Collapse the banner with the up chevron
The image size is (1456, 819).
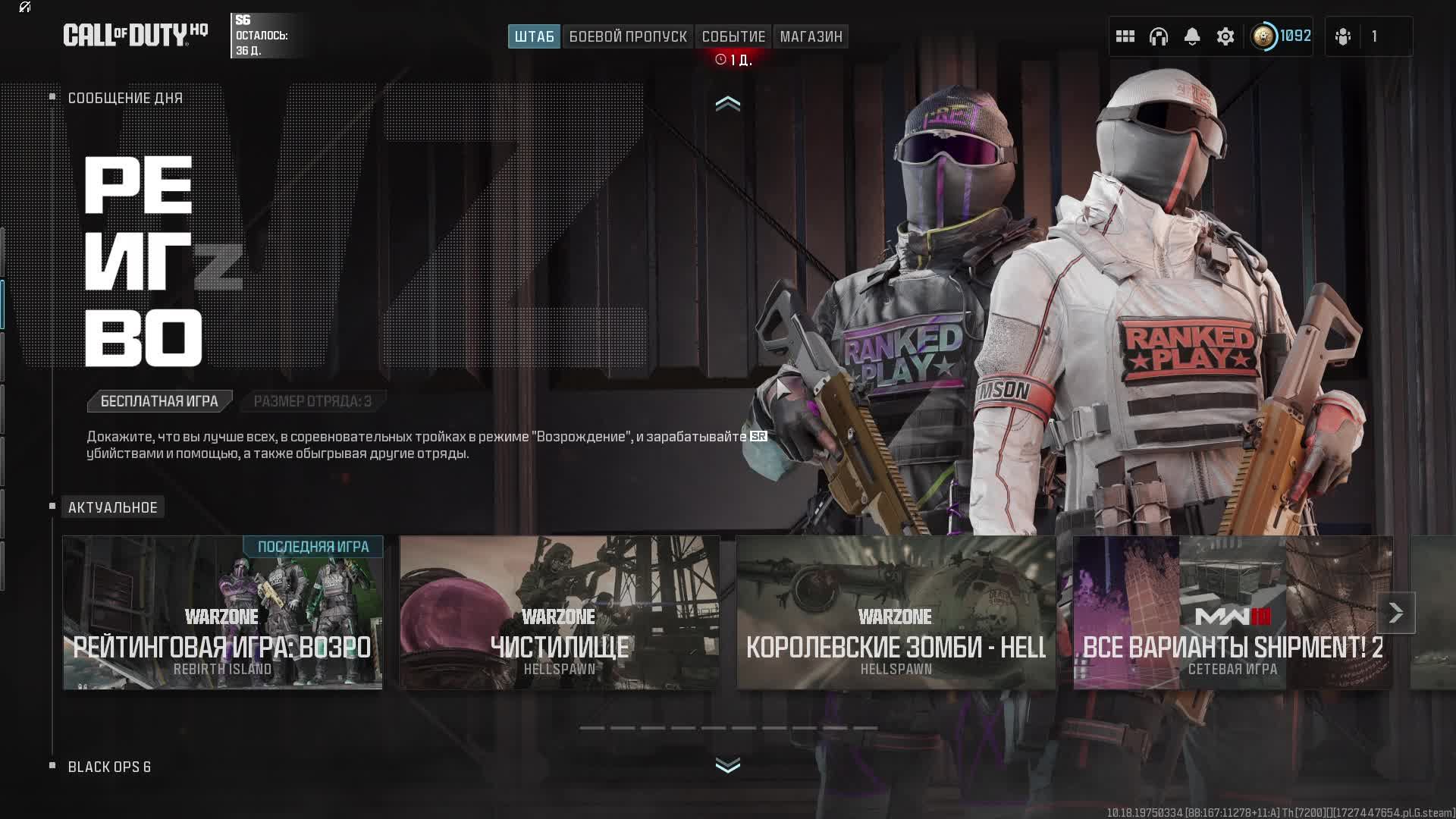pyautogui.click(x=728, y=104)
